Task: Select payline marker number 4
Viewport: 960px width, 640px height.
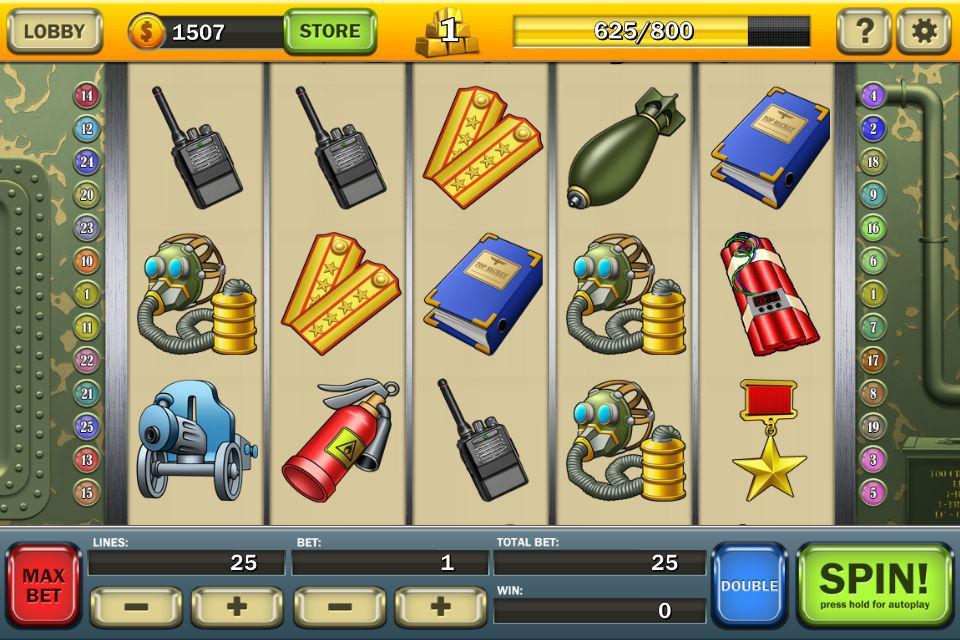Action: (x=873, y=96)
